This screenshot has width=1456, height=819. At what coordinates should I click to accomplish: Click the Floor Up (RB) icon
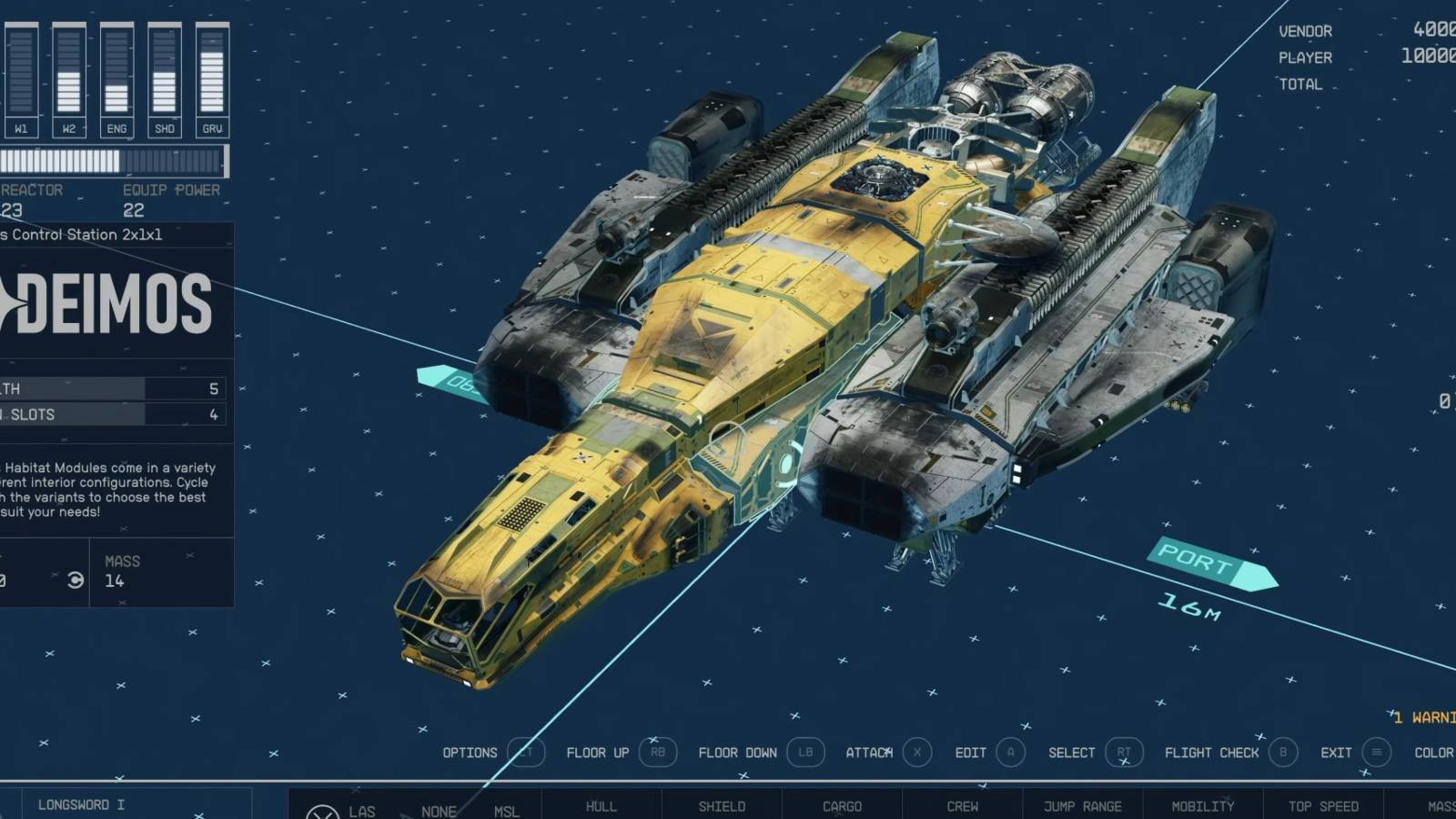coord(657,753)
